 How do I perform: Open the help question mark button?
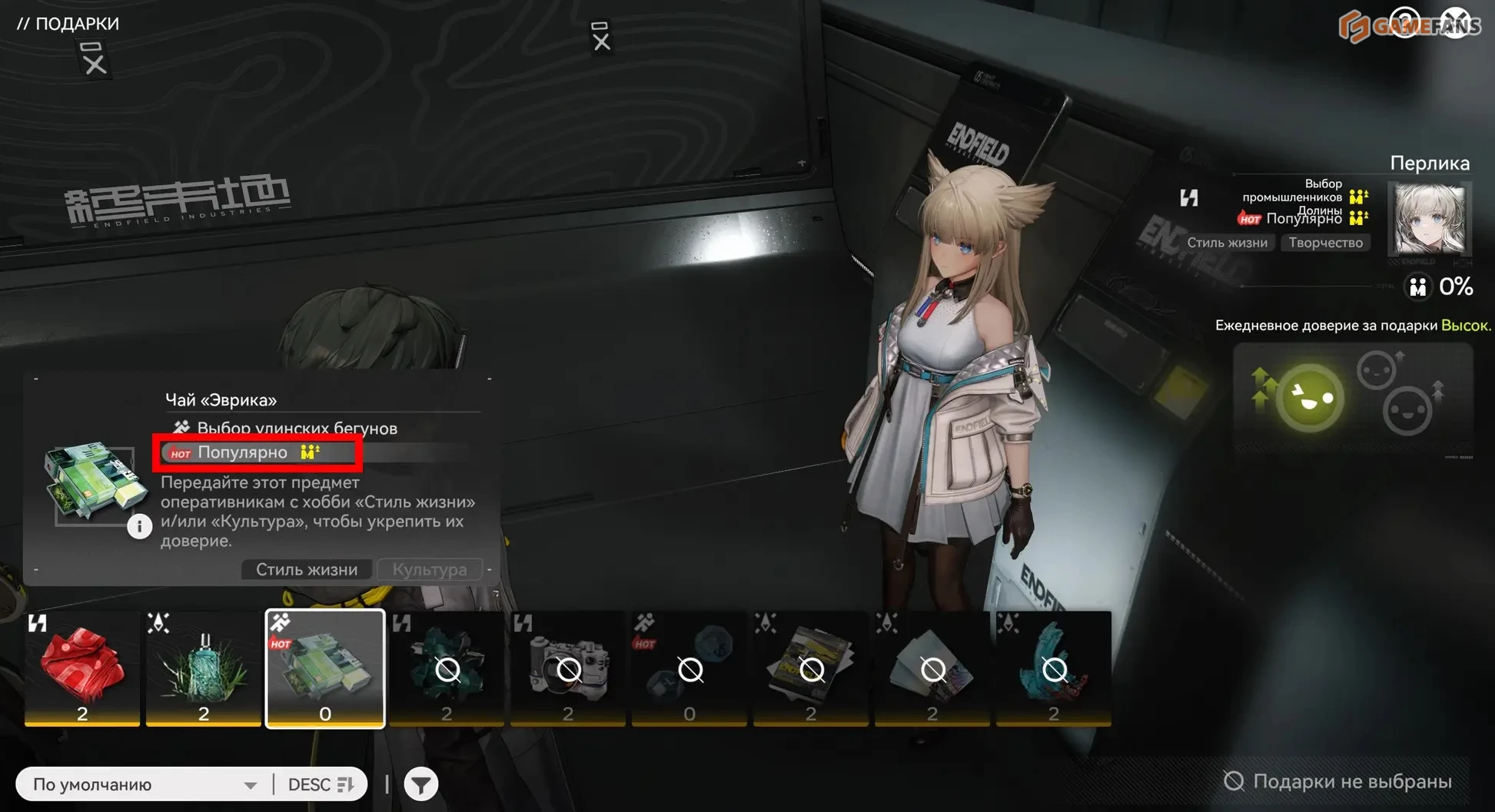click(1405, 23)
